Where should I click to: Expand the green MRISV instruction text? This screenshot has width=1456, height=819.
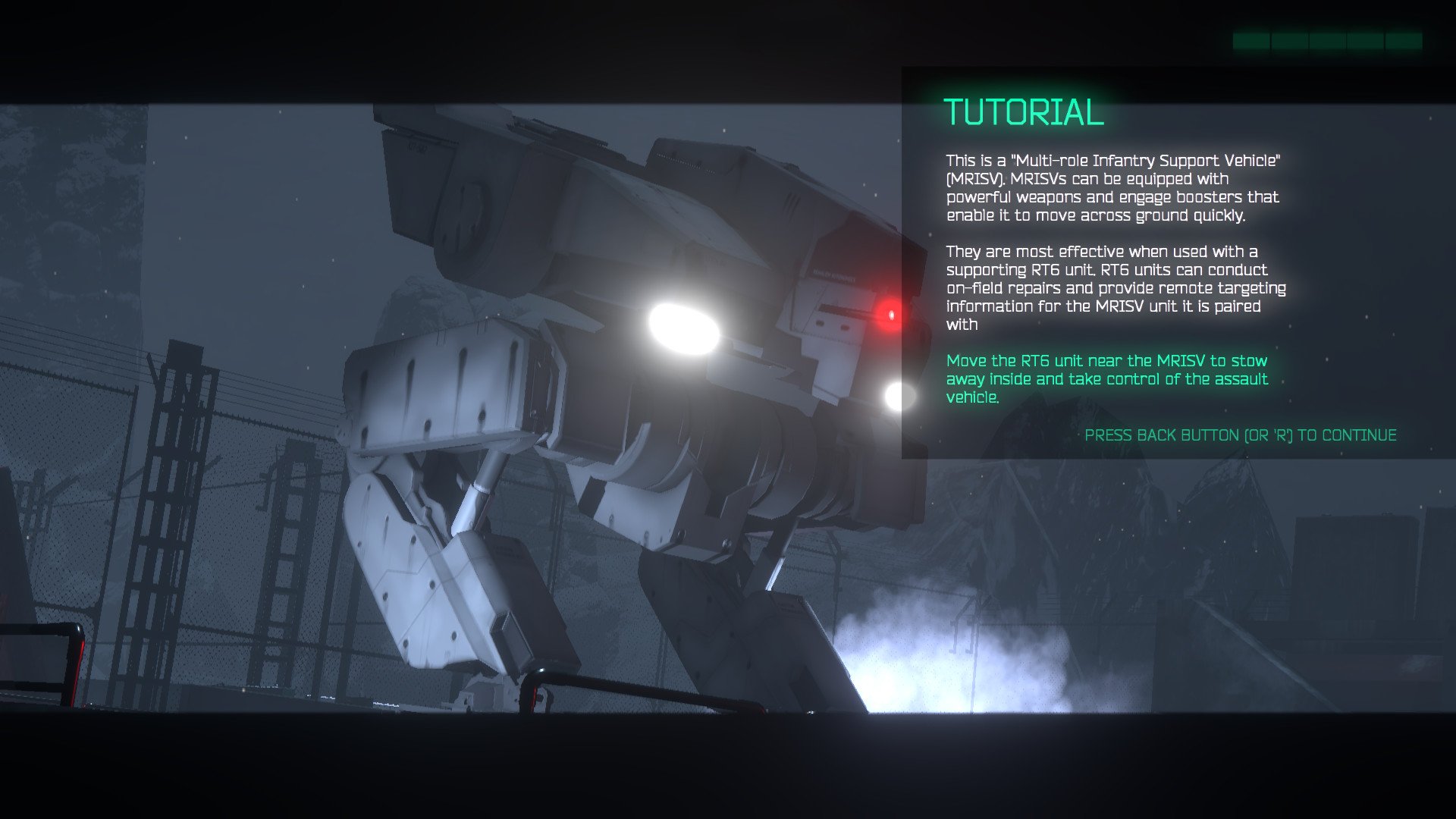(x=1106, y=378)
